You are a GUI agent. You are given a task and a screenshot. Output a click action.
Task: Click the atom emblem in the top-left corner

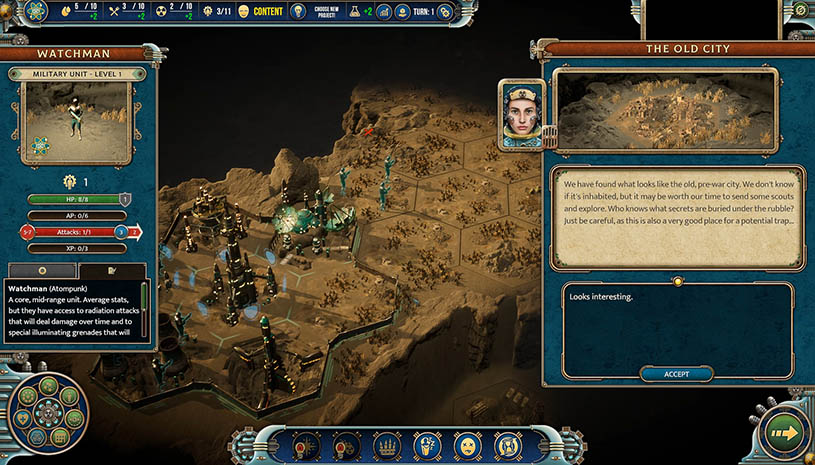tap(35, 12)
